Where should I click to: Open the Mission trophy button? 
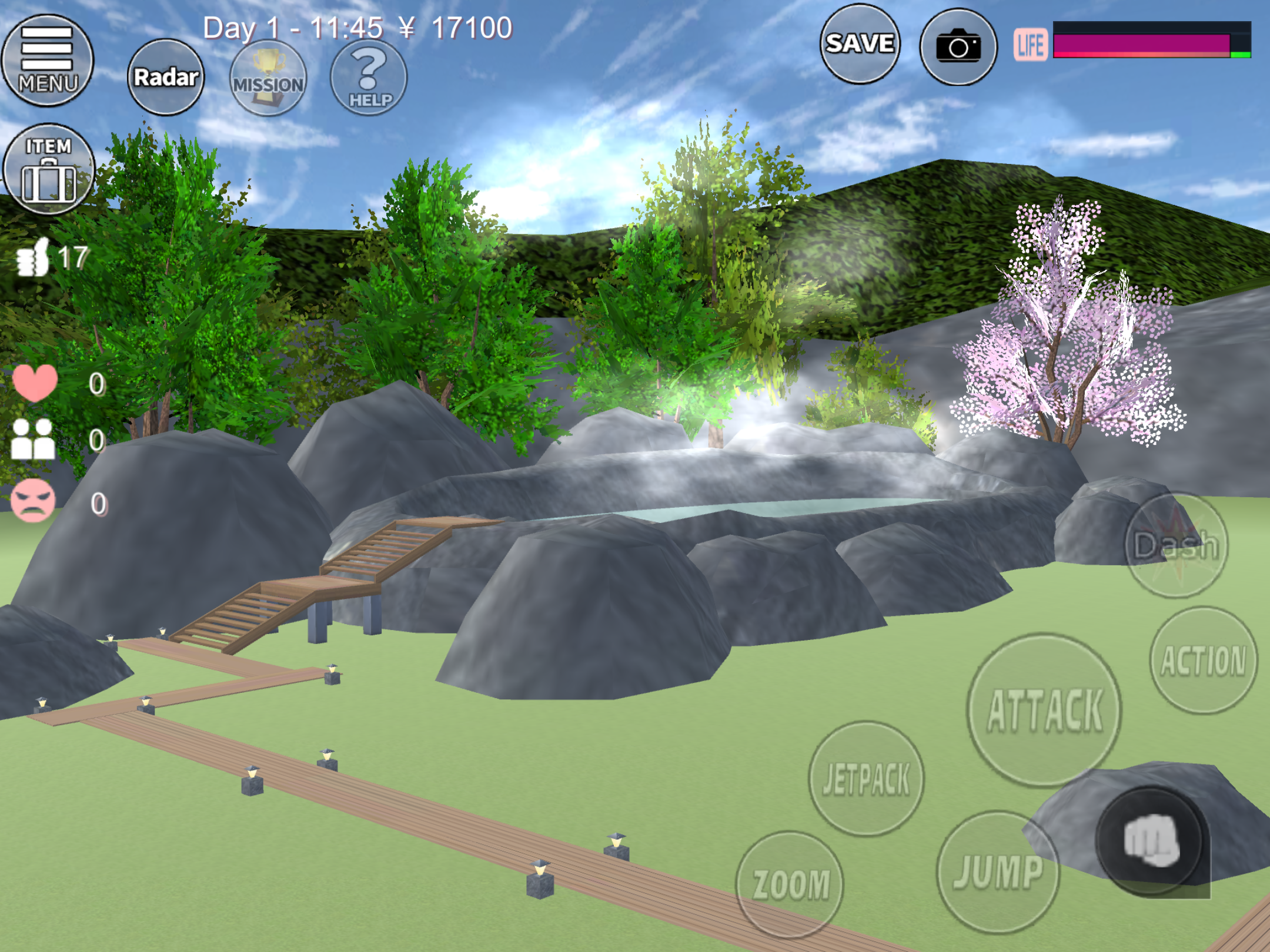[x=268, y=78]
